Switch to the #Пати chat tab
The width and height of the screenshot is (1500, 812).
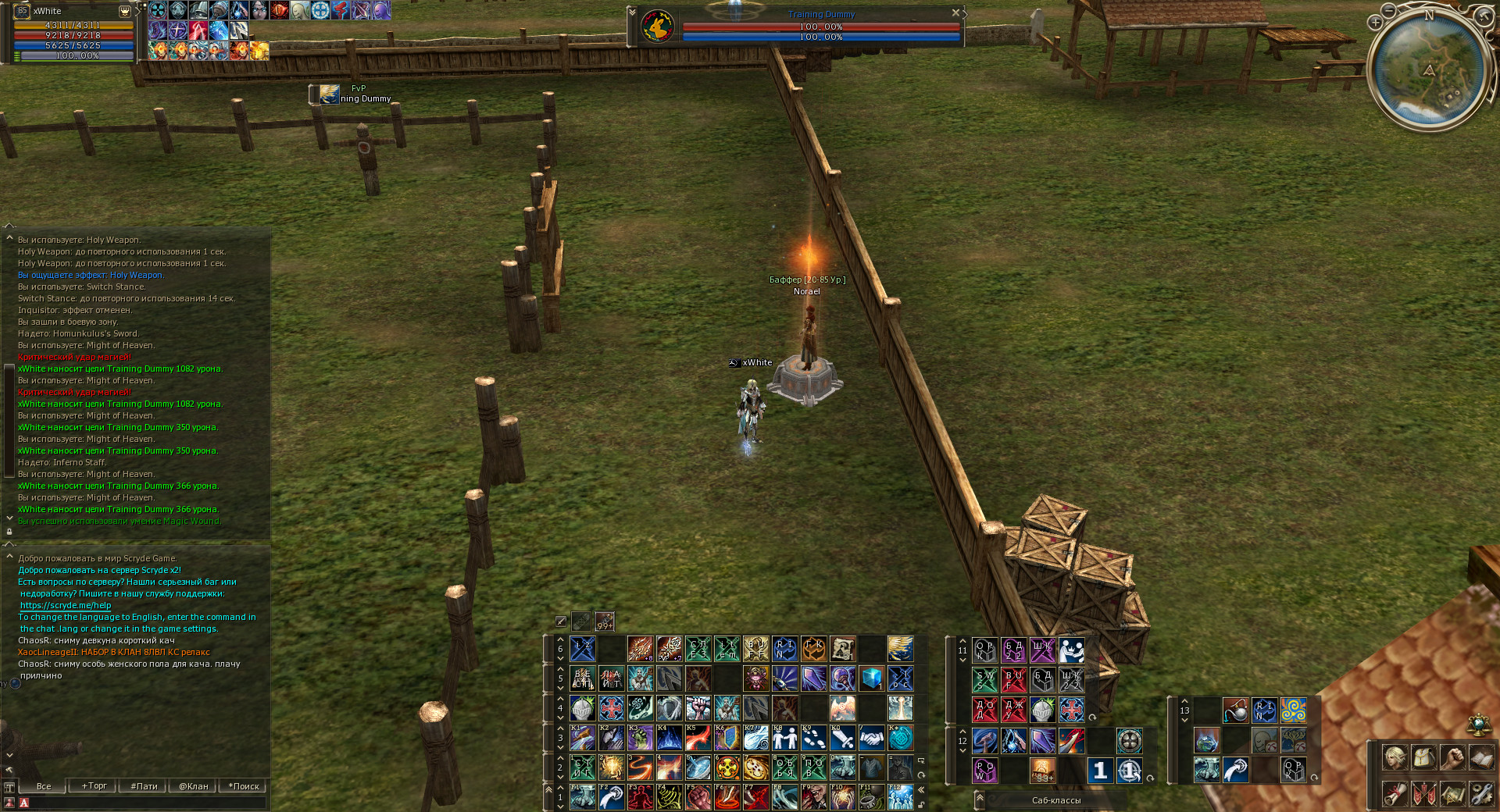[144, 786]
